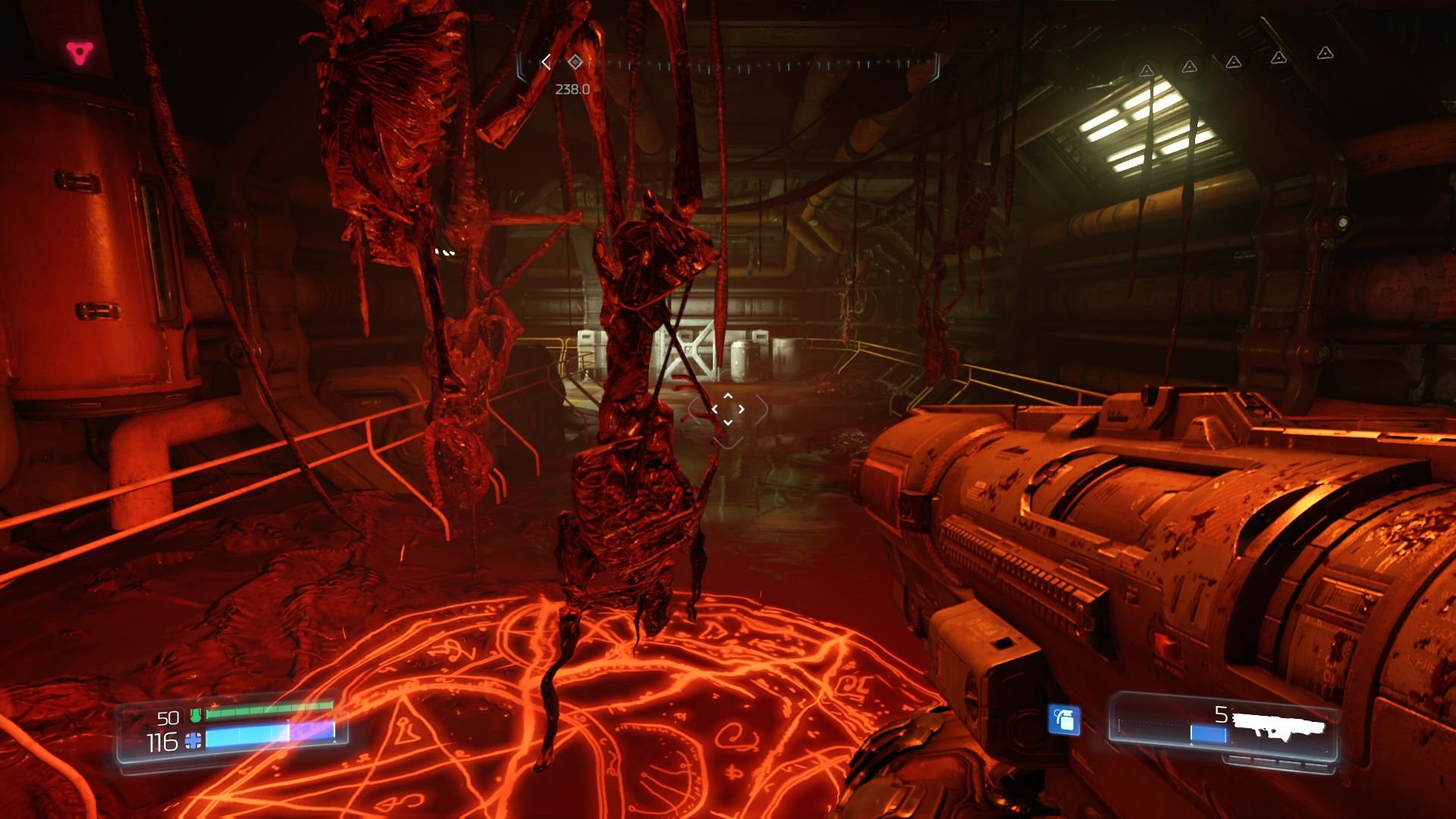Click the crosshair reticle at screen center
This screenshot has height=819, width=1456.
[730, 409]
